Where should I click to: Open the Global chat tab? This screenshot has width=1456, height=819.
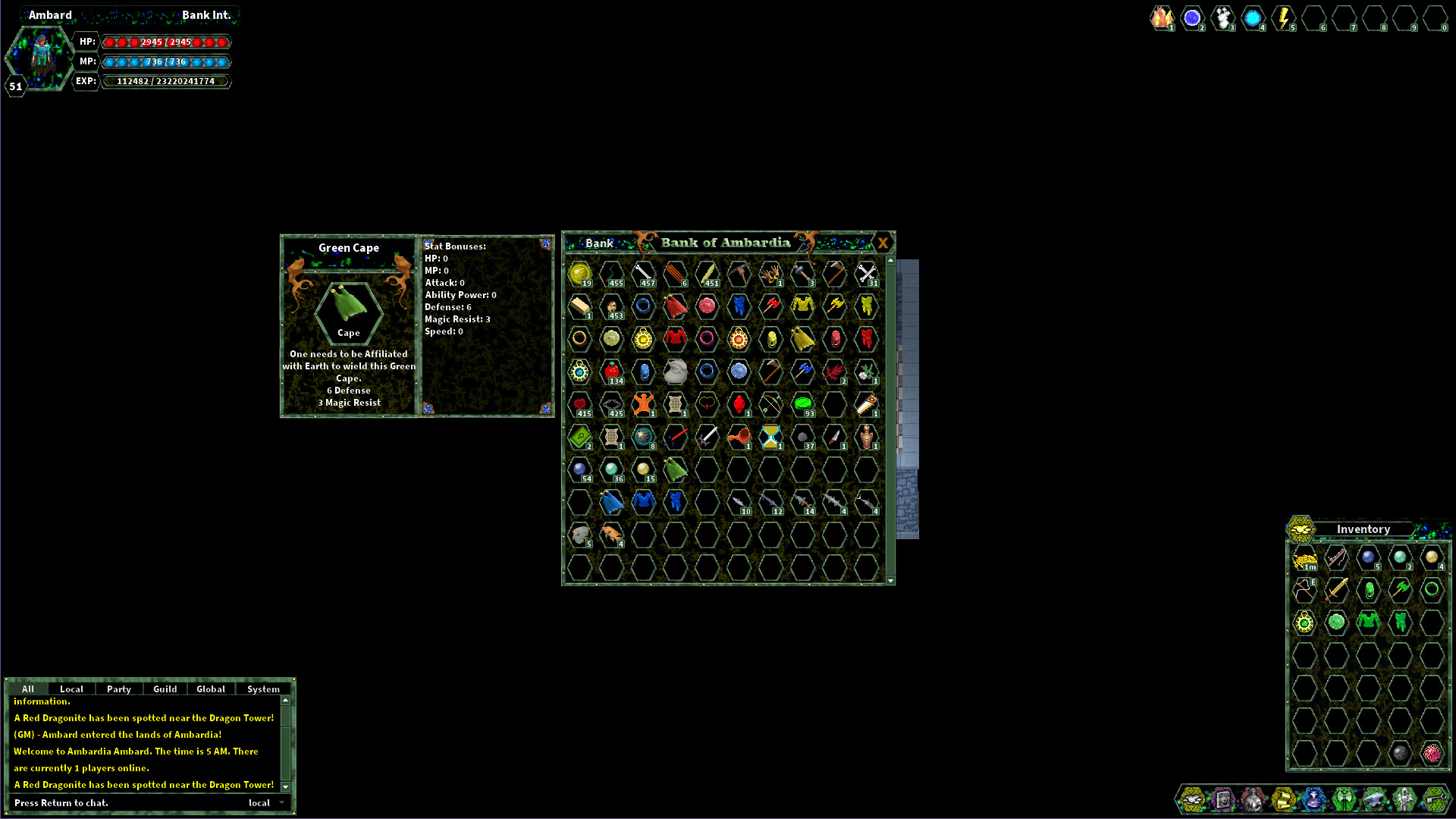tap(210, 689)
